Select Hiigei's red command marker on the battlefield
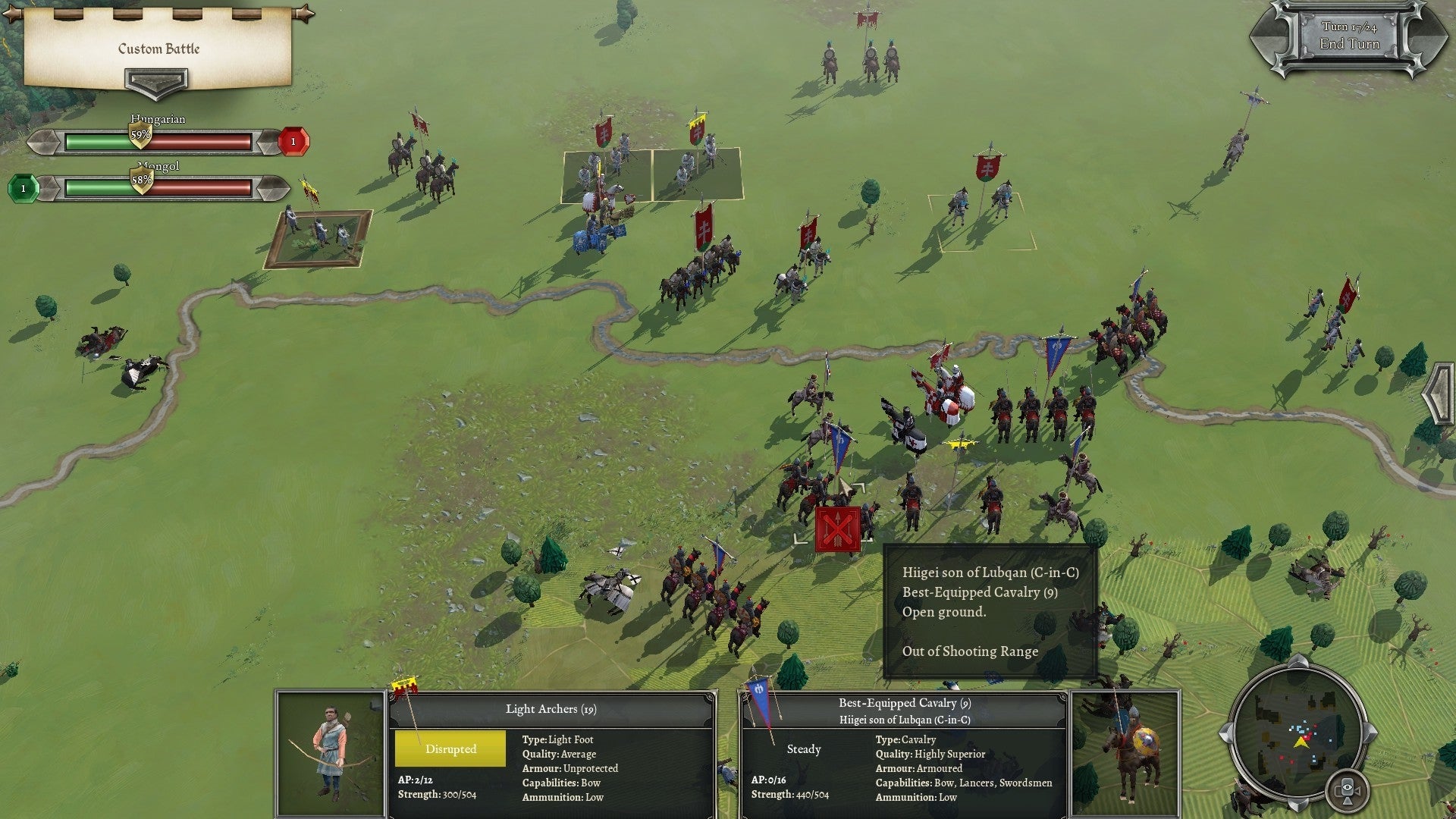1456x819 pixels. [836, 530]
